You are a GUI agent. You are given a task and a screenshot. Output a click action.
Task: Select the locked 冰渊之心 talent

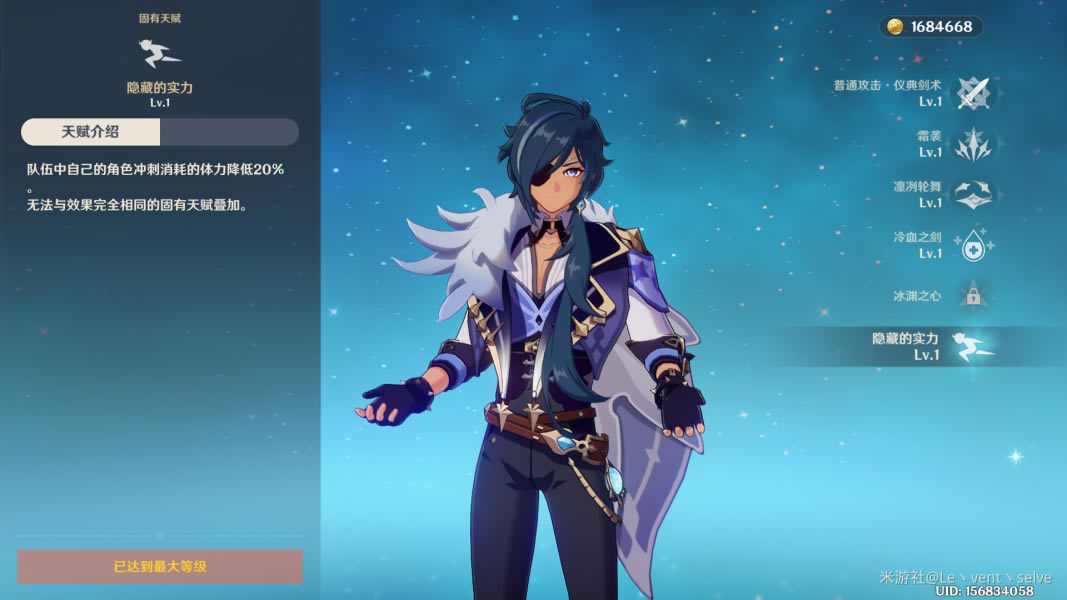click(x=971, y=296)
